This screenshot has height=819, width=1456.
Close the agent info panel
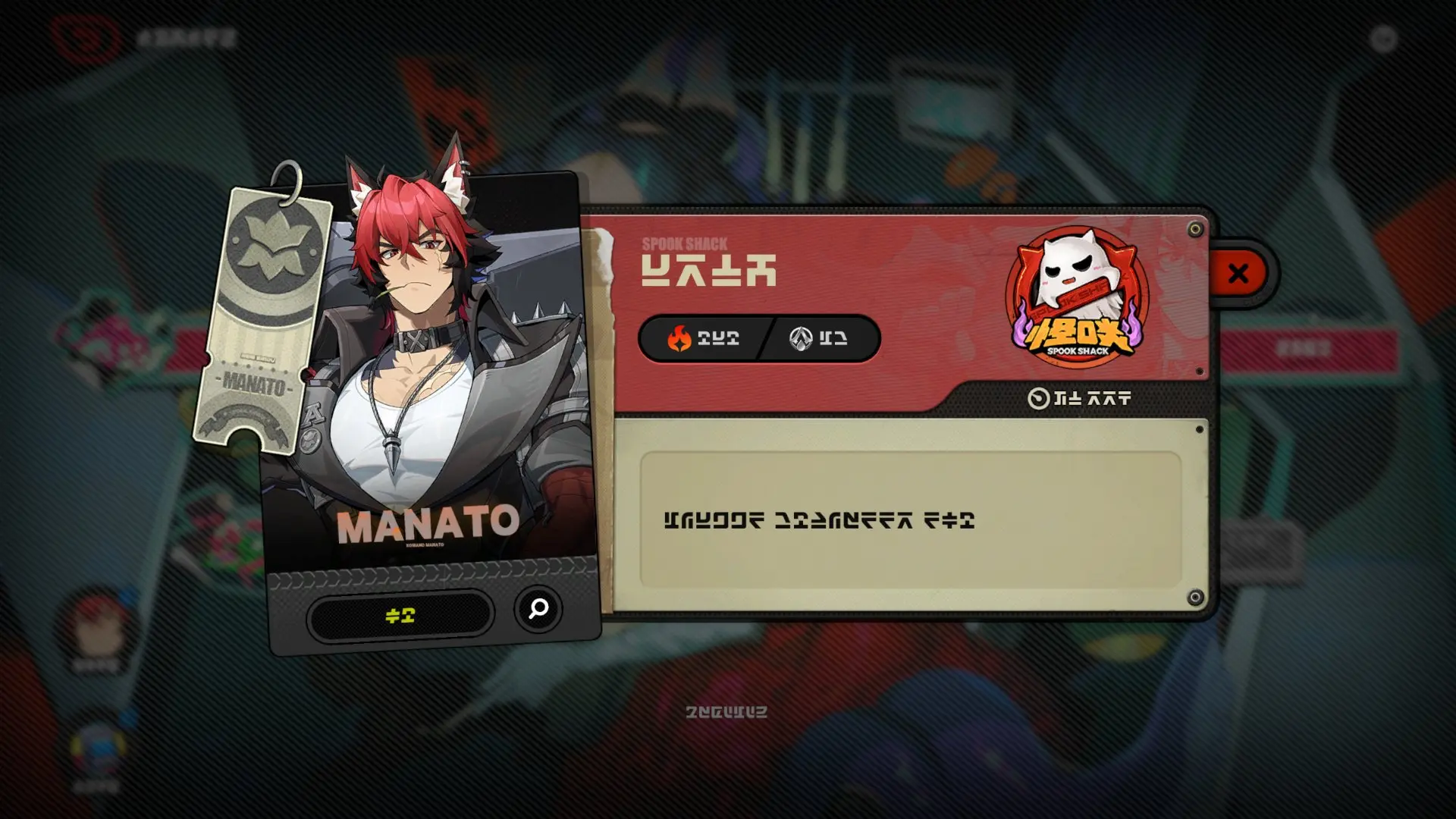click(1238, 273)
